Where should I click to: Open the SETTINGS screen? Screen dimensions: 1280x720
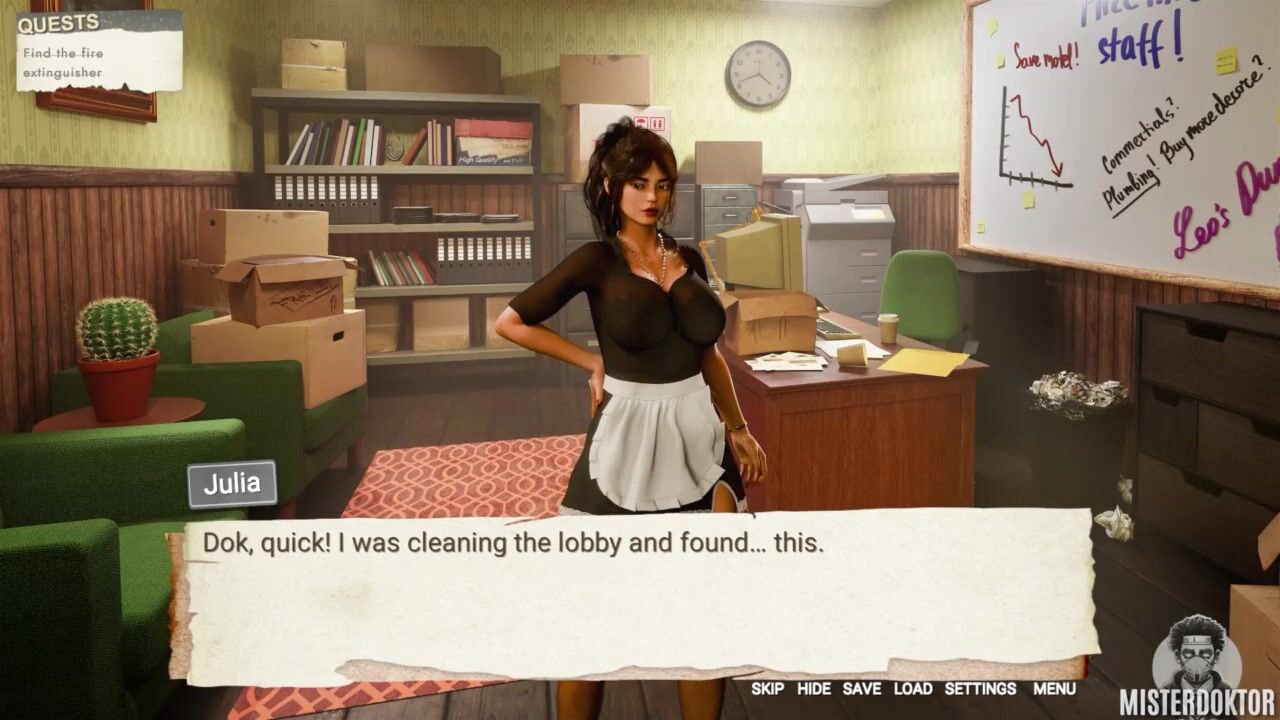(980, 689)
